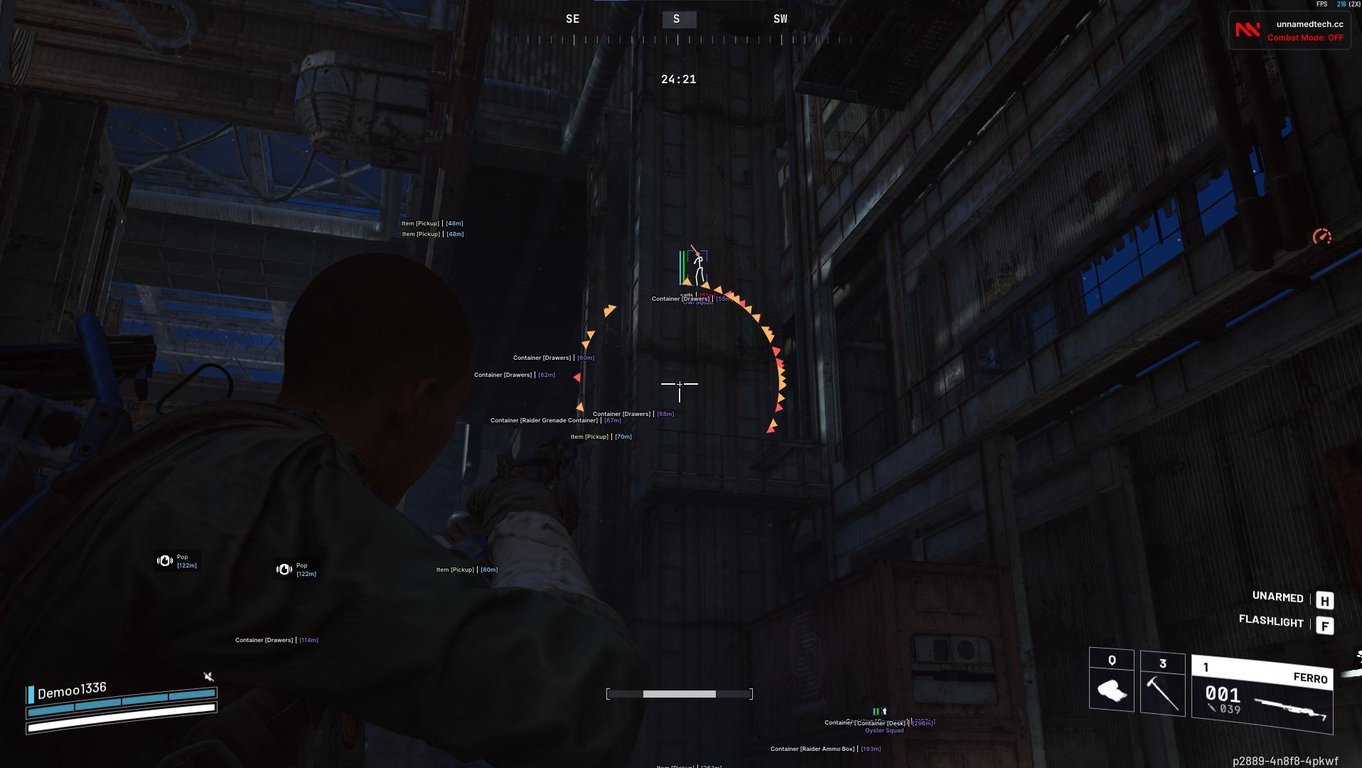
Task: Click the orange compass indicator near the top-right corner
Action: pyautogui.click(x=1321, y=236)
